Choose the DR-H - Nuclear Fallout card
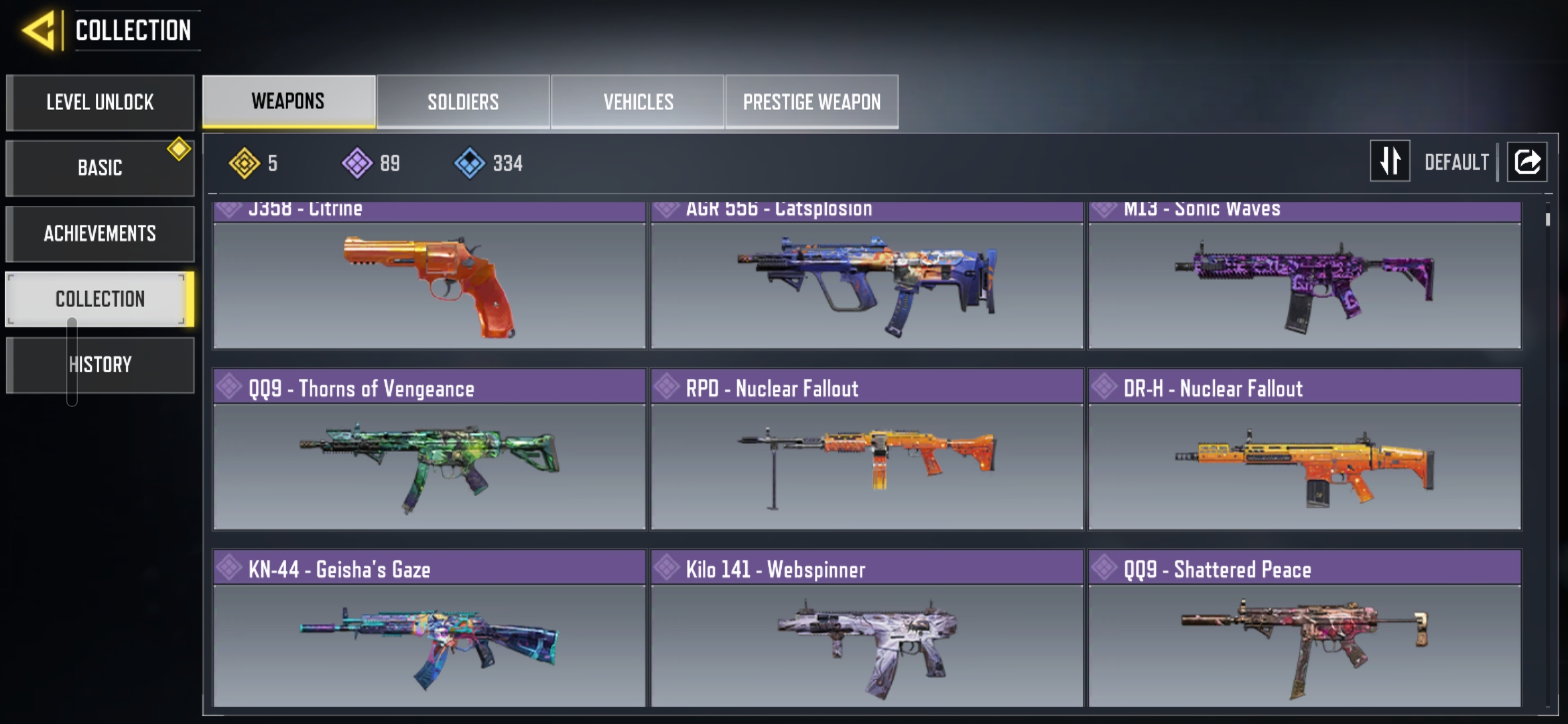Image resolution: width=1568 pixels, height=724 pixels. (1304, 463)
